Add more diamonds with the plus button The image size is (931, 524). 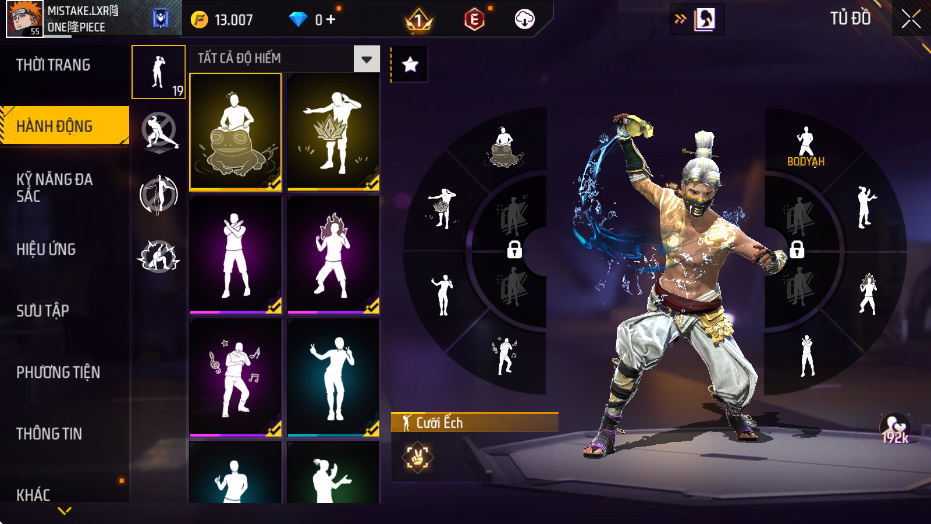[x=331, y=20]
